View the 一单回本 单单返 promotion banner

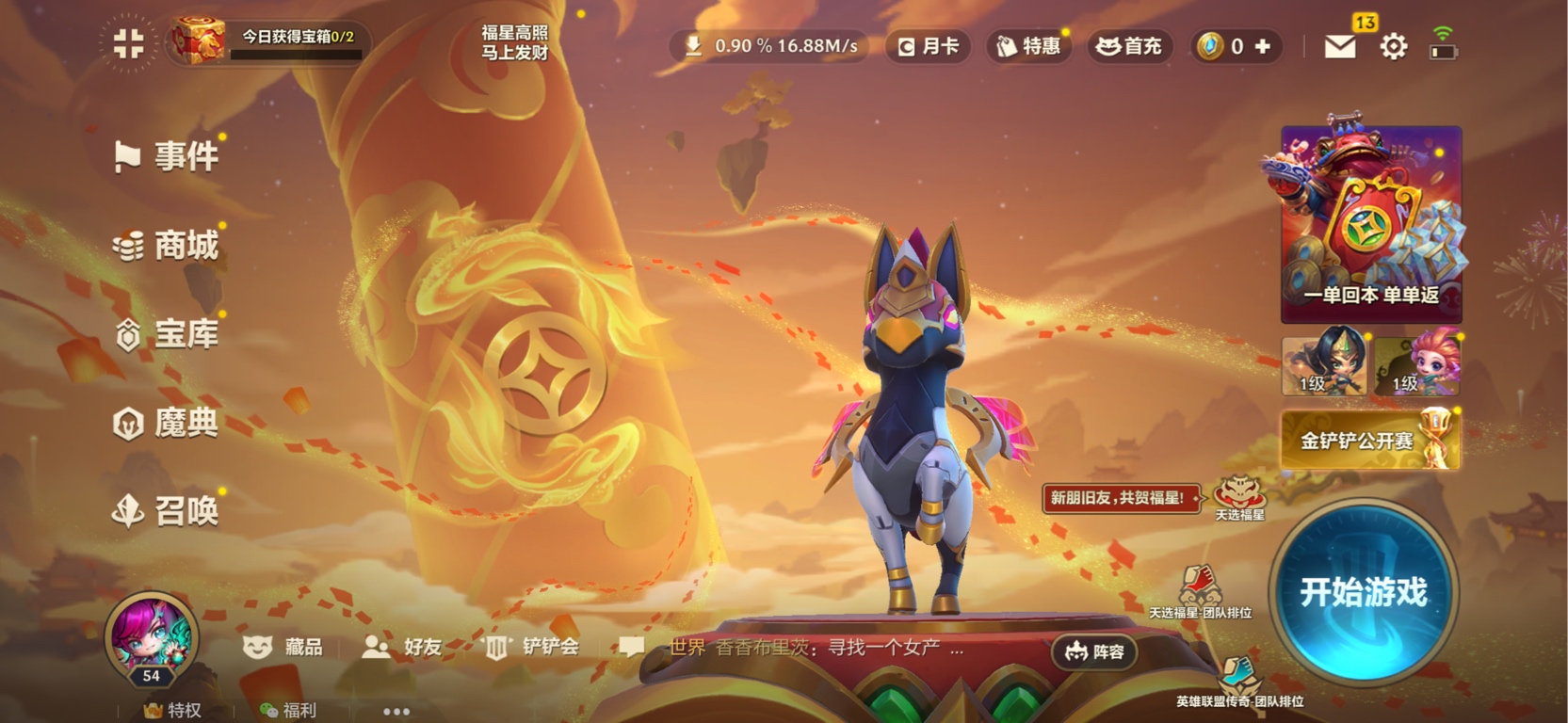point(1370,226)
